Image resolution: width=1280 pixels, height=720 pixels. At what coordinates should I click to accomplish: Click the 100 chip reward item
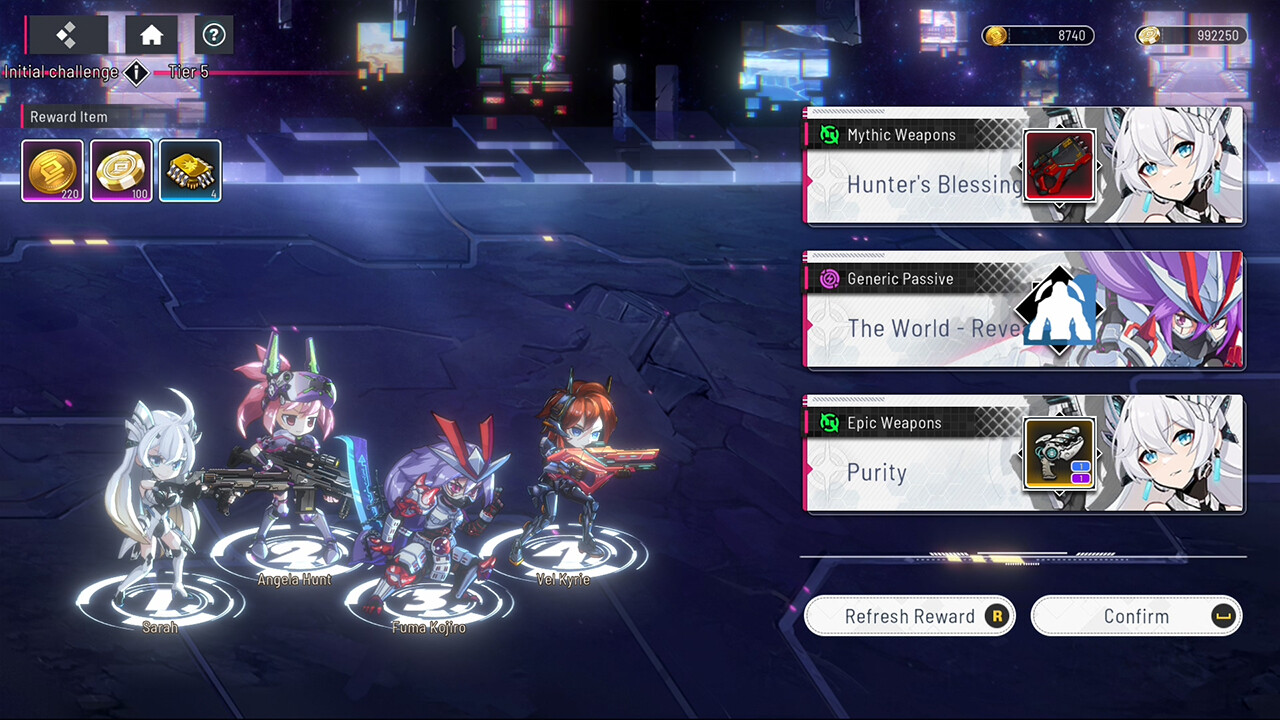point(121,170)
